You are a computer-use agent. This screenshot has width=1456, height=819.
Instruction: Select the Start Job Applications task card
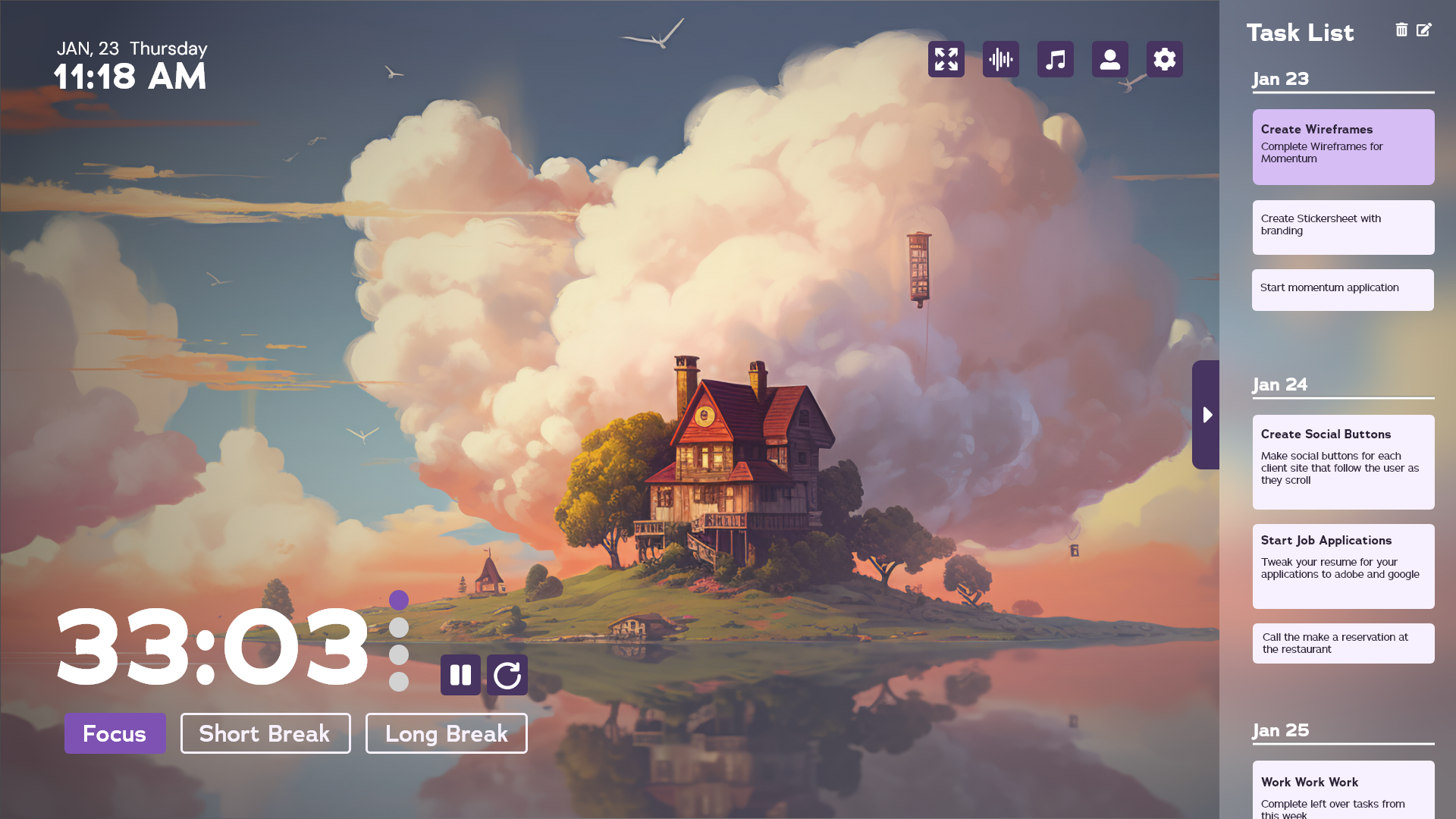pos(1343,566)
